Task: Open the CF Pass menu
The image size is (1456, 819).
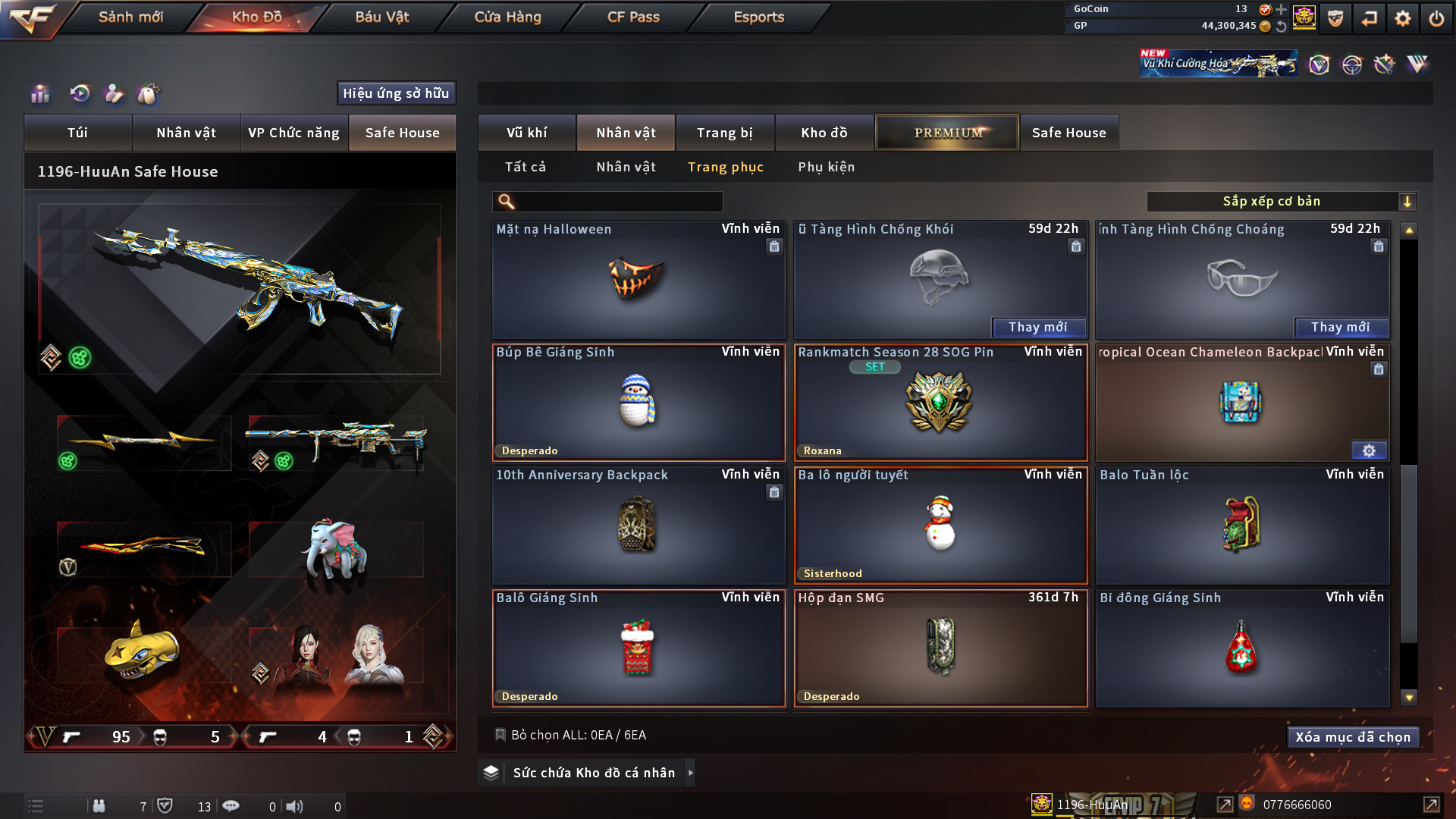Action: click(633, 17)
